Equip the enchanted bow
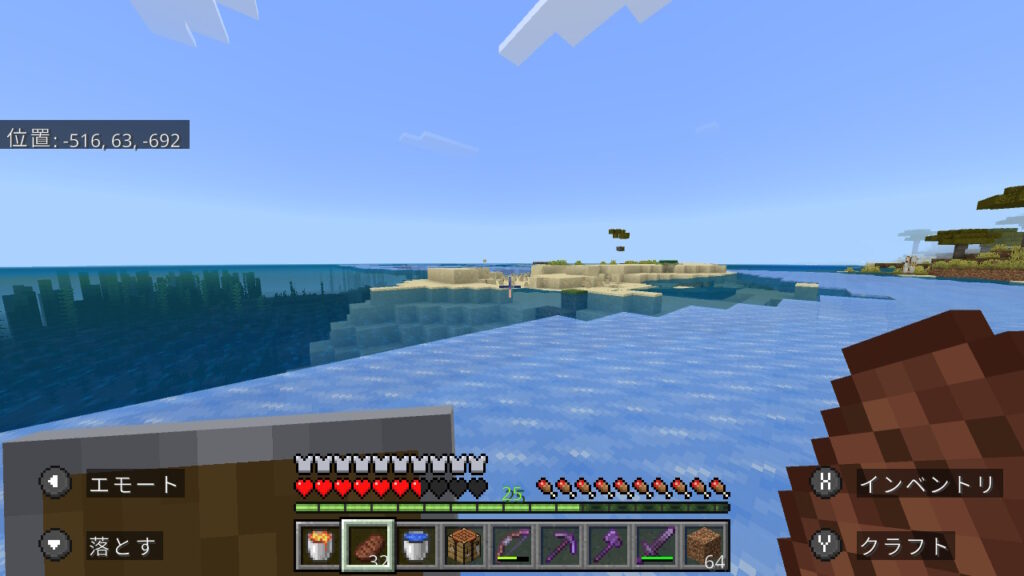1024x576 pixels. pos(511,546)
